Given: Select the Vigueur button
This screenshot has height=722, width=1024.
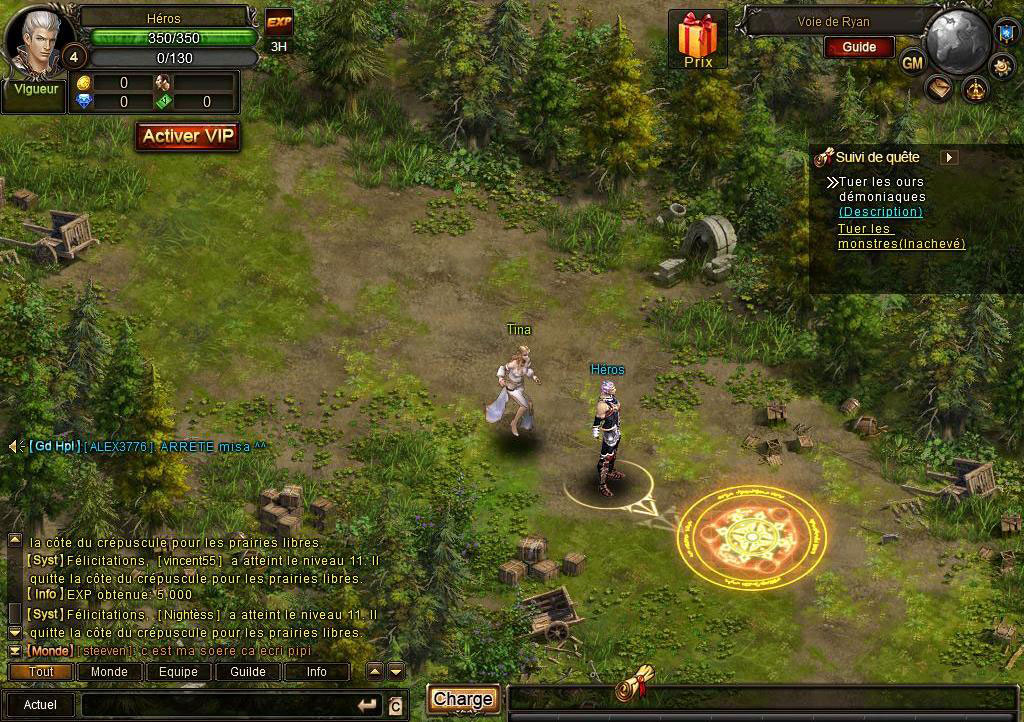Looking at the screenshot, I should click(x=32, y=88).
